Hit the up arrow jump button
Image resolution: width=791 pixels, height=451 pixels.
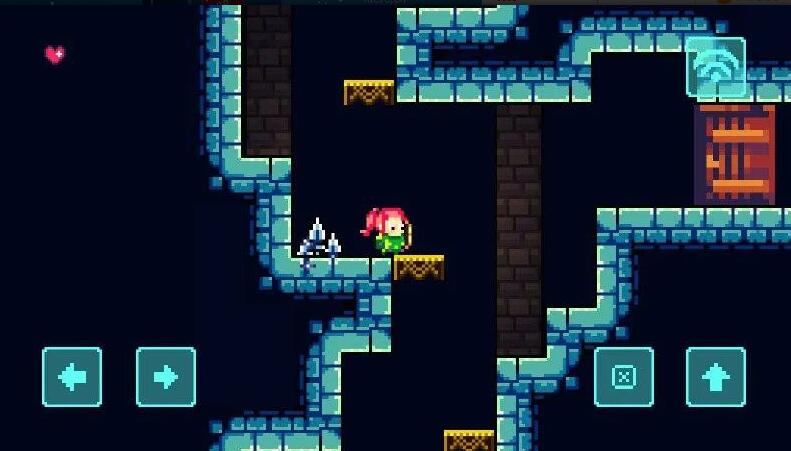[716, 377]
